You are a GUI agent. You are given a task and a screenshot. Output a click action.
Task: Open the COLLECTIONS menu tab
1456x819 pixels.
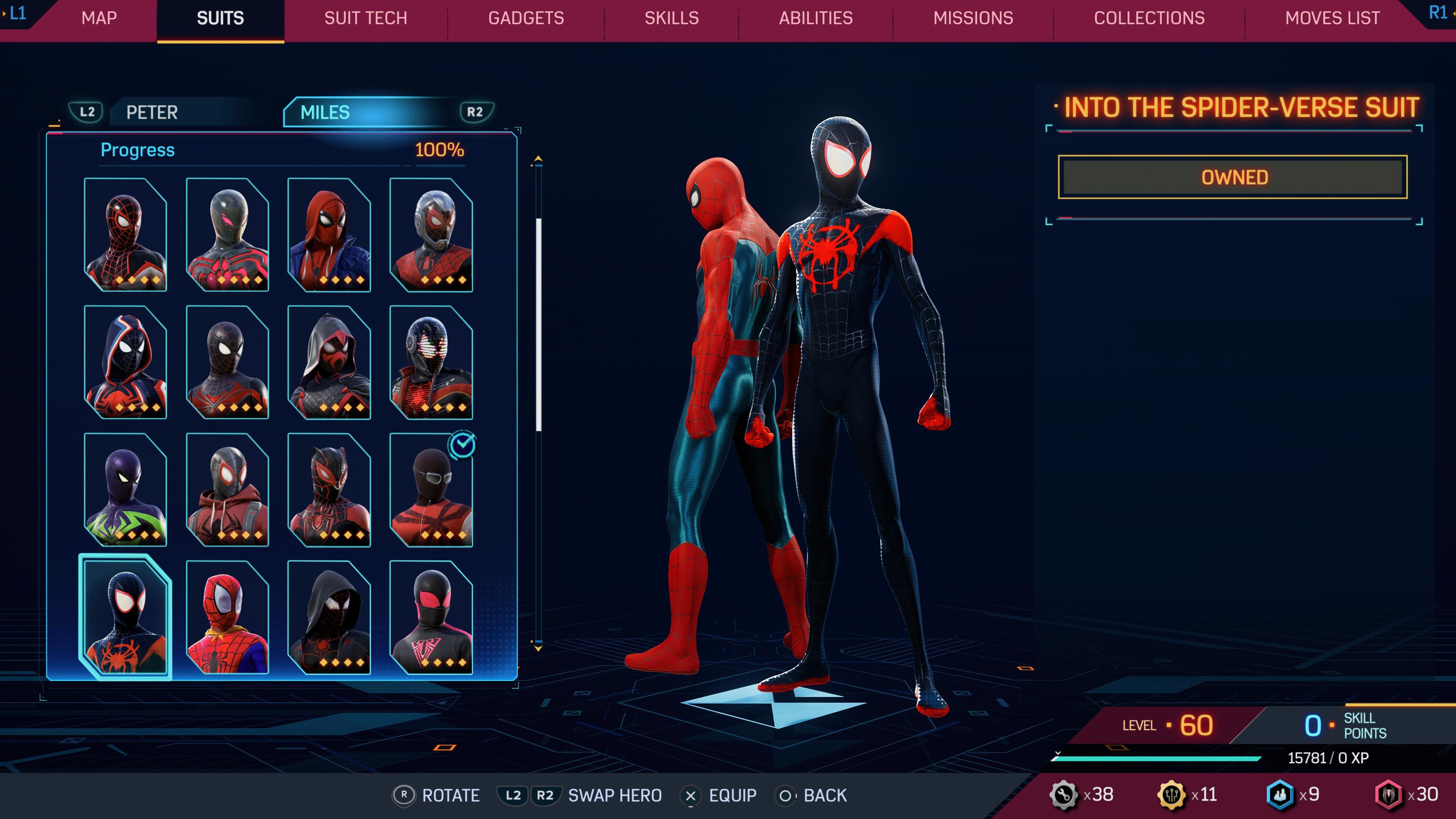click(1150, 18)
